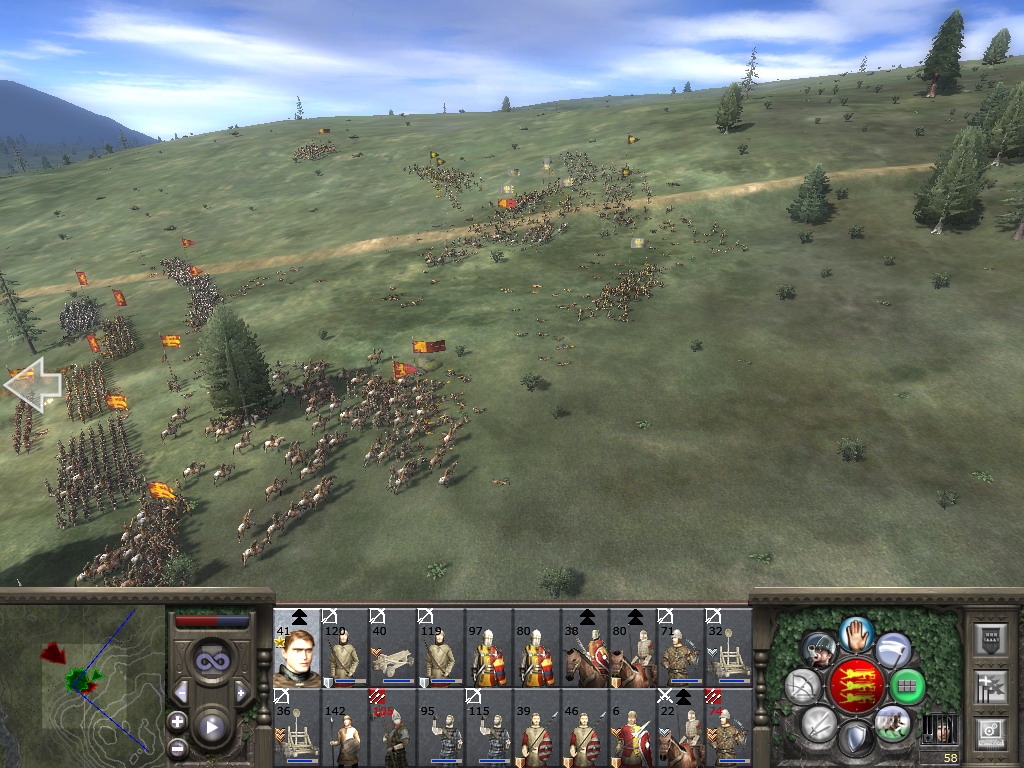
Task: Zoom out the minimap with minus button
Action: [x=177, y=747]
